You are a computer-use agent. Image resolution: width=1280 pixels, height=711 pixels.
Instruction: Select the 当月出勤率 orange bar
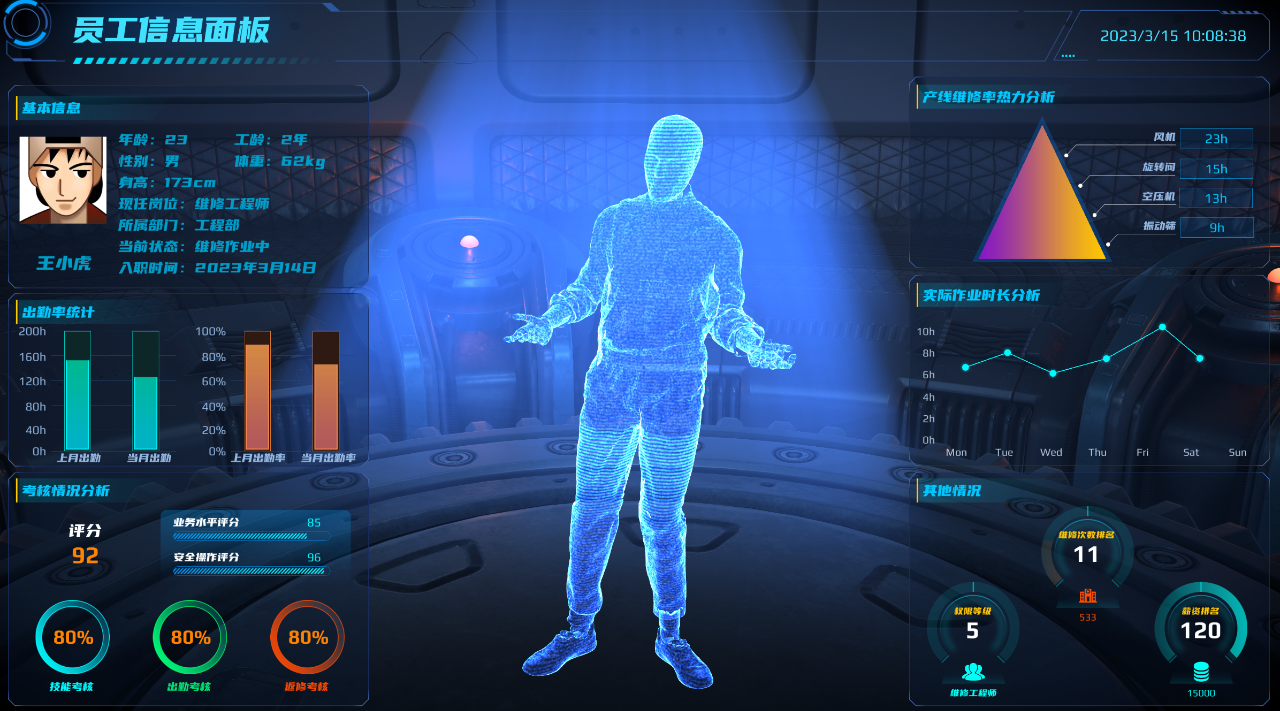click(x=326, y=406)
